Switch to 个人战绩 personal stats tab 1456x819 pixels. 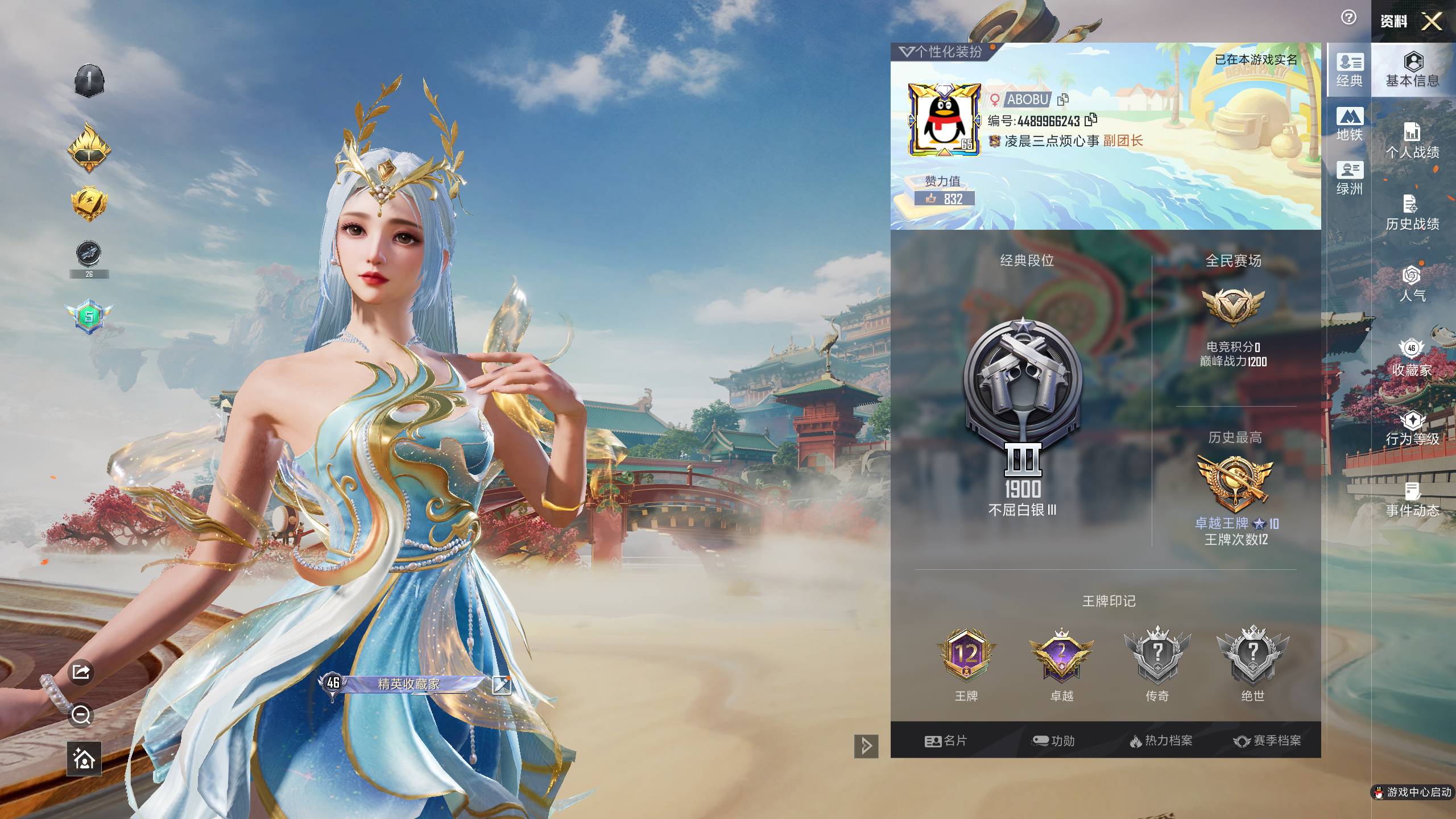(1412, 141)
